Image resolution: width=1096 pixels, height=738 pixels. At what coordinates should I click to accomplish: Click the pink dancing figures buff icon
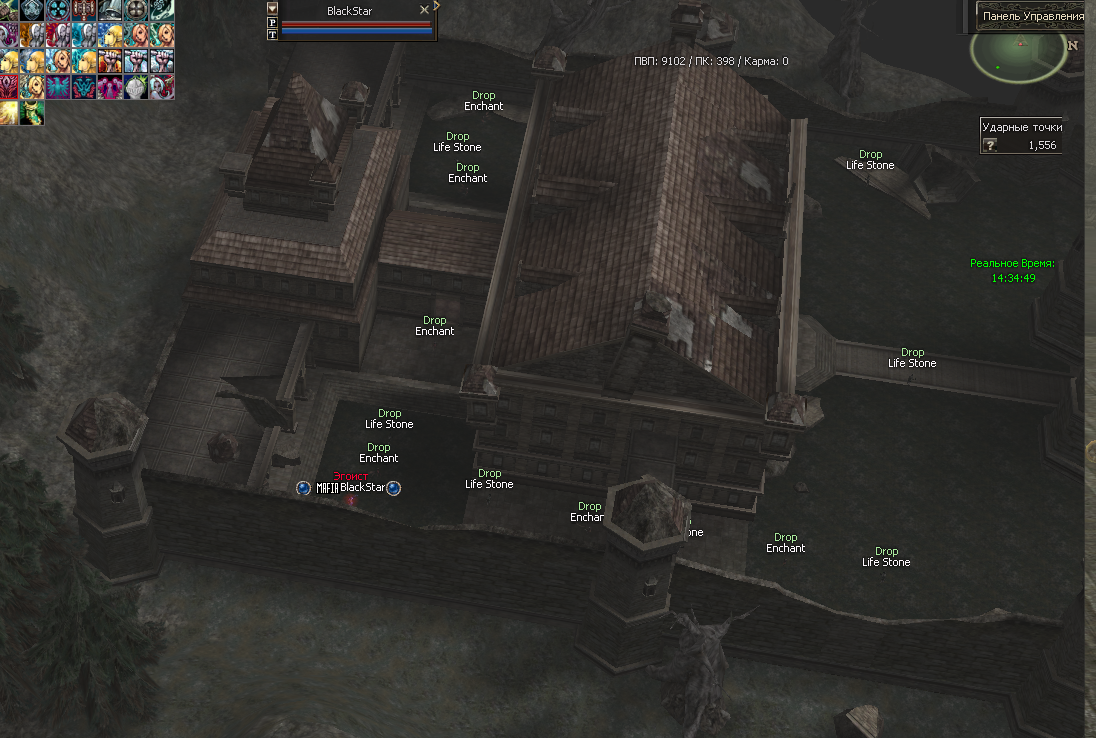point(110,87)
